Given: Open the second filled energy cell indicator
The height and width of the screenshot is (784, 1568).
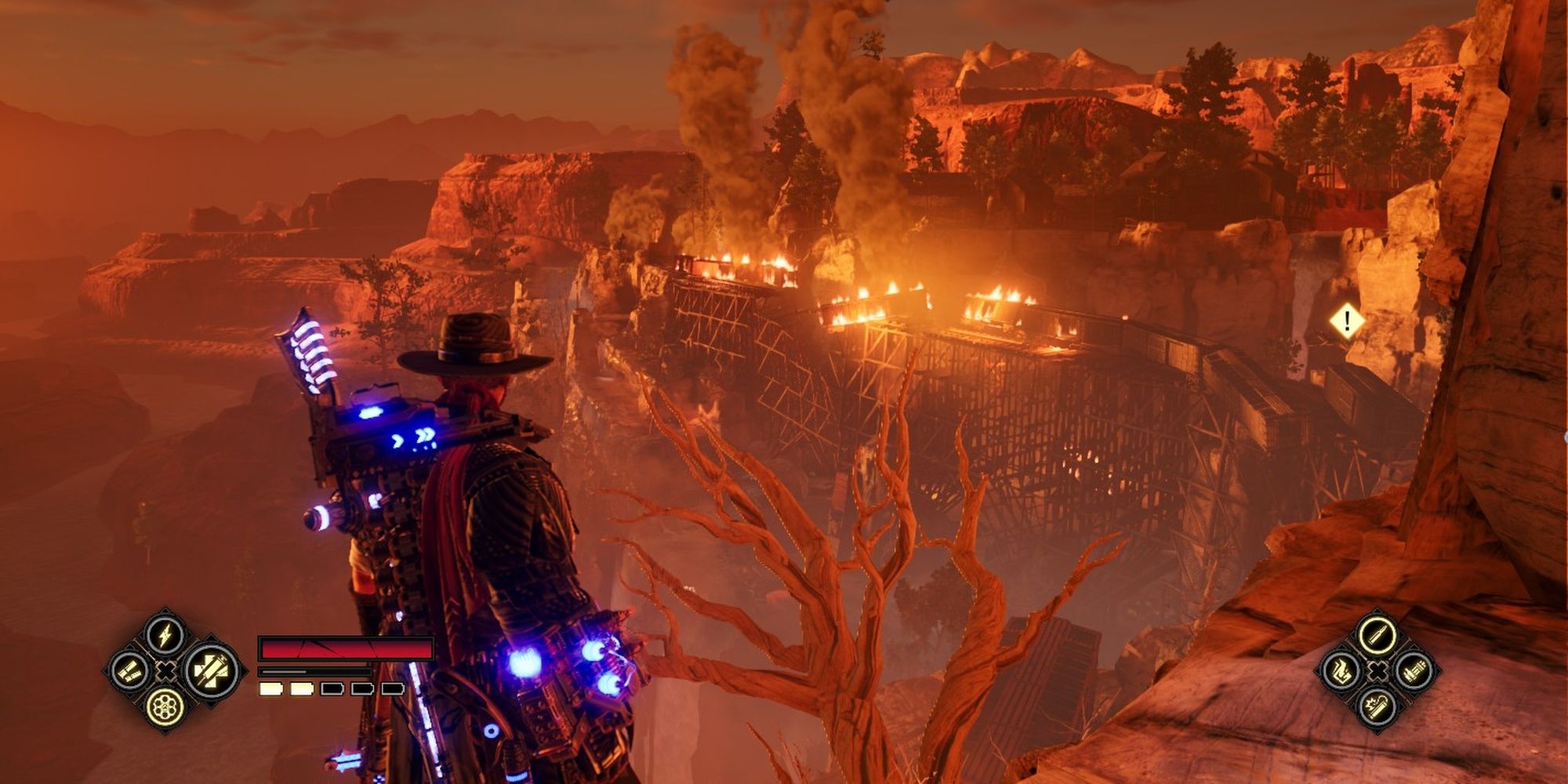Looking at the screenshot, I should [x=301, y=688].
